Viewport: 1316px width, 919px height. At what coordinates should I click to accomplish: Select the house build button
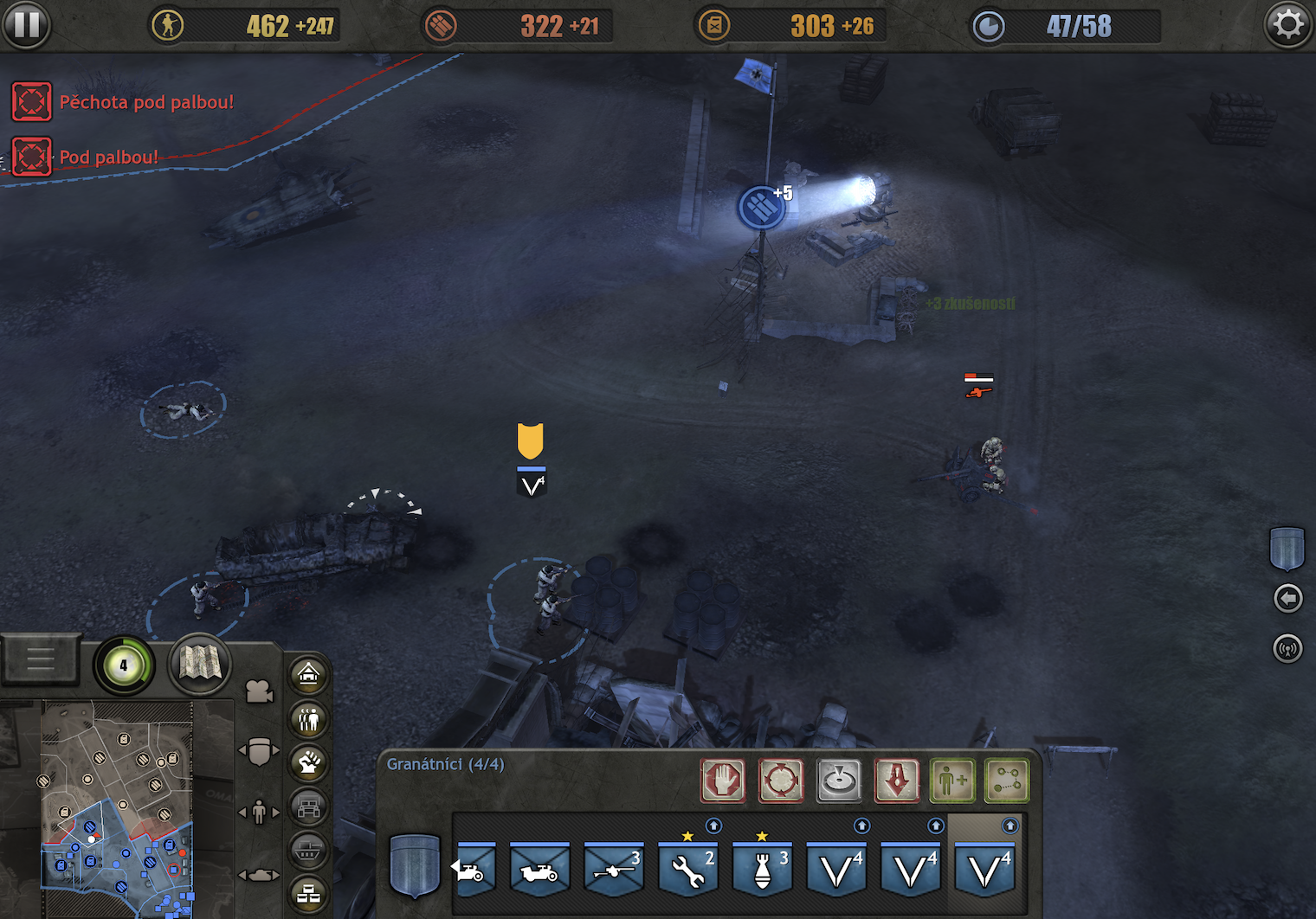309,674
